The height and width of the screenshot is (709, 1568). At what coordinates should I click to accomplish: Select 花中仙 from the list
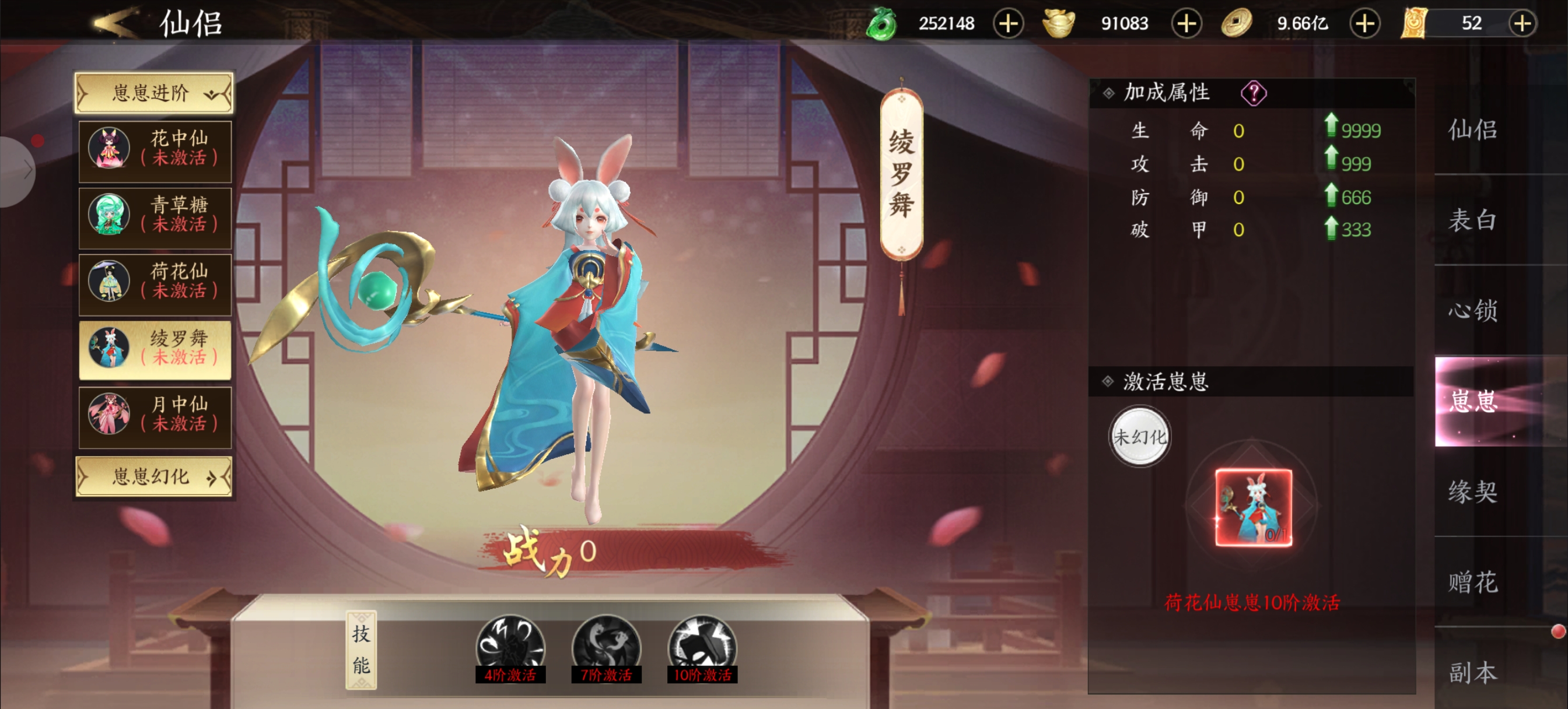tap(155, 151)
